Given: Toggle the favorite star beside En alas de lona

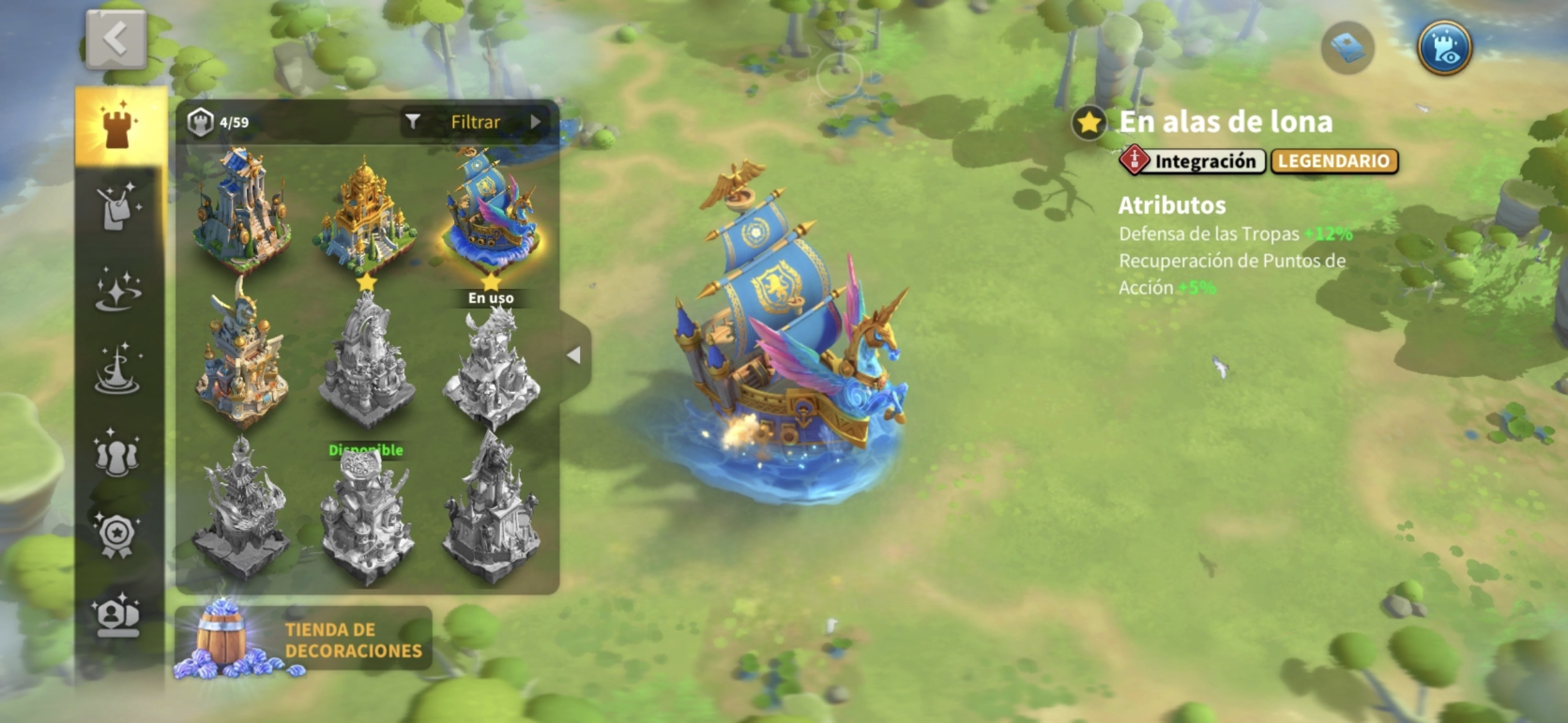Looking at the screenshot, I should coord(1088,123).
